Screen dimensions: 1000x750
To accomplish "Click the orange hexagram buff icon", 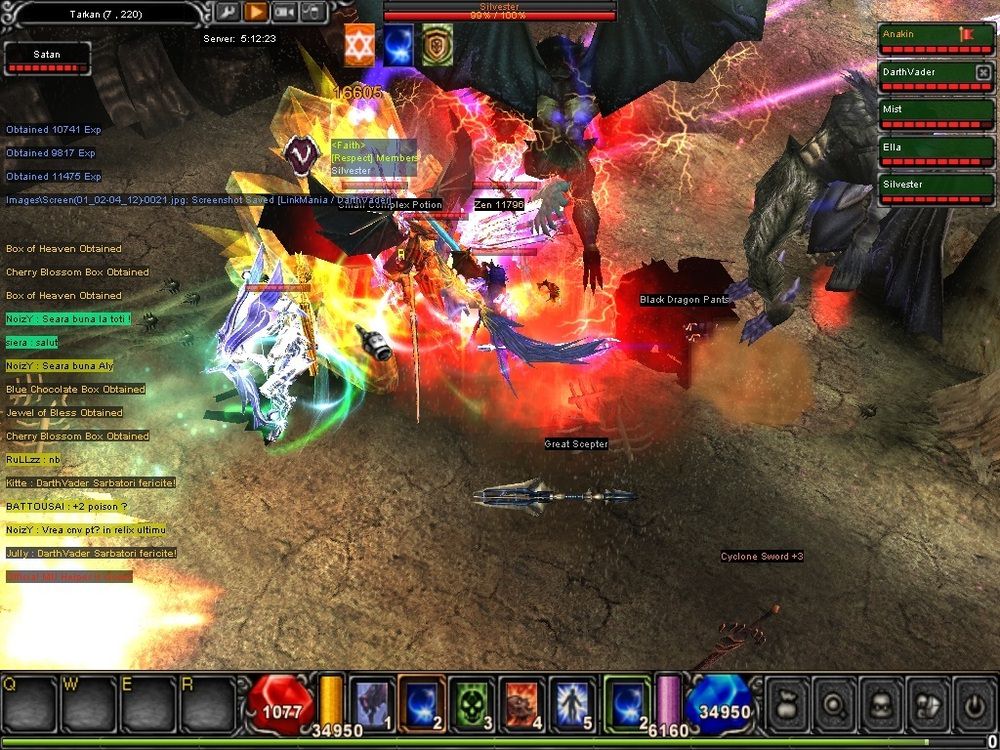I will pos(360,46).
